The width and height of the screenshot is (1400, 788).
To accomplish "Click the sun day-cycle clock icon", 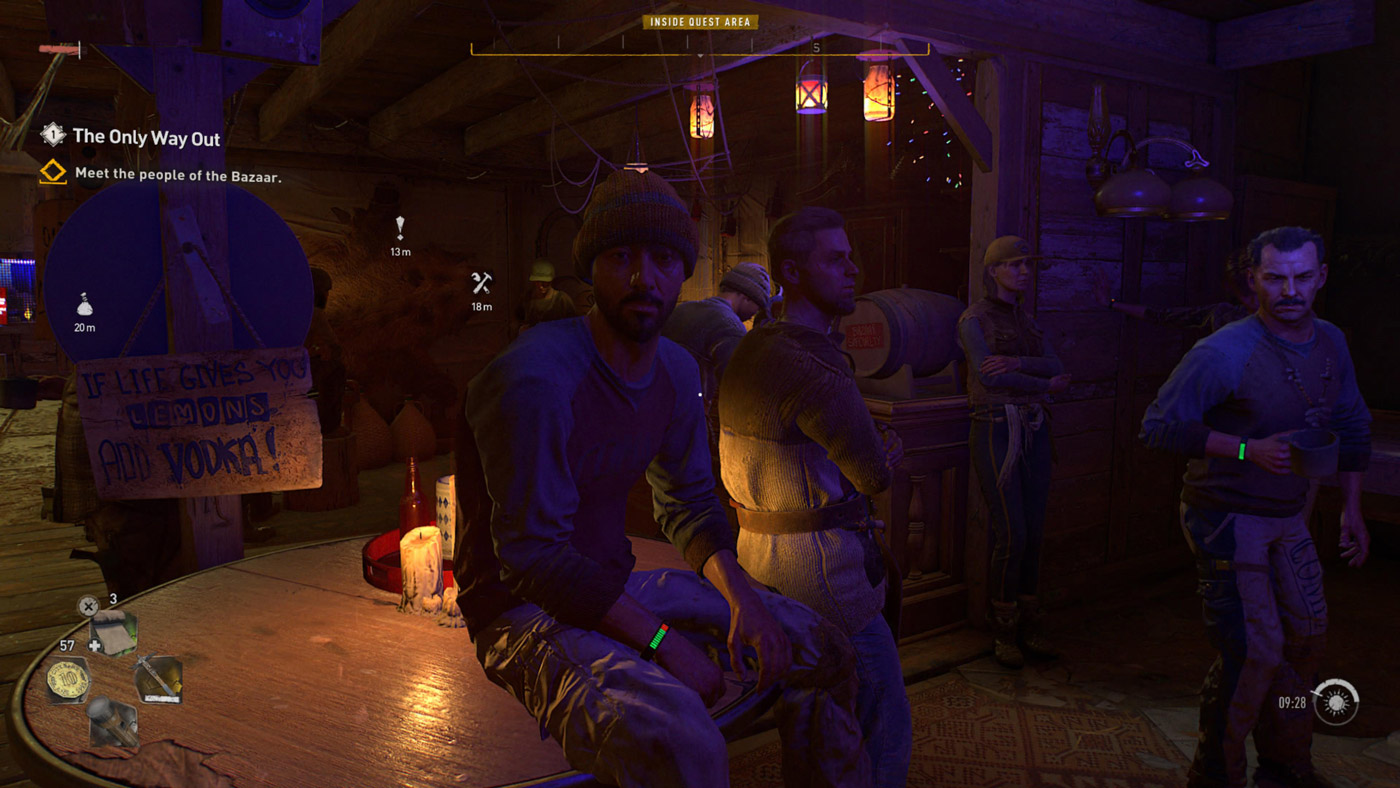I will point(1336,702).
